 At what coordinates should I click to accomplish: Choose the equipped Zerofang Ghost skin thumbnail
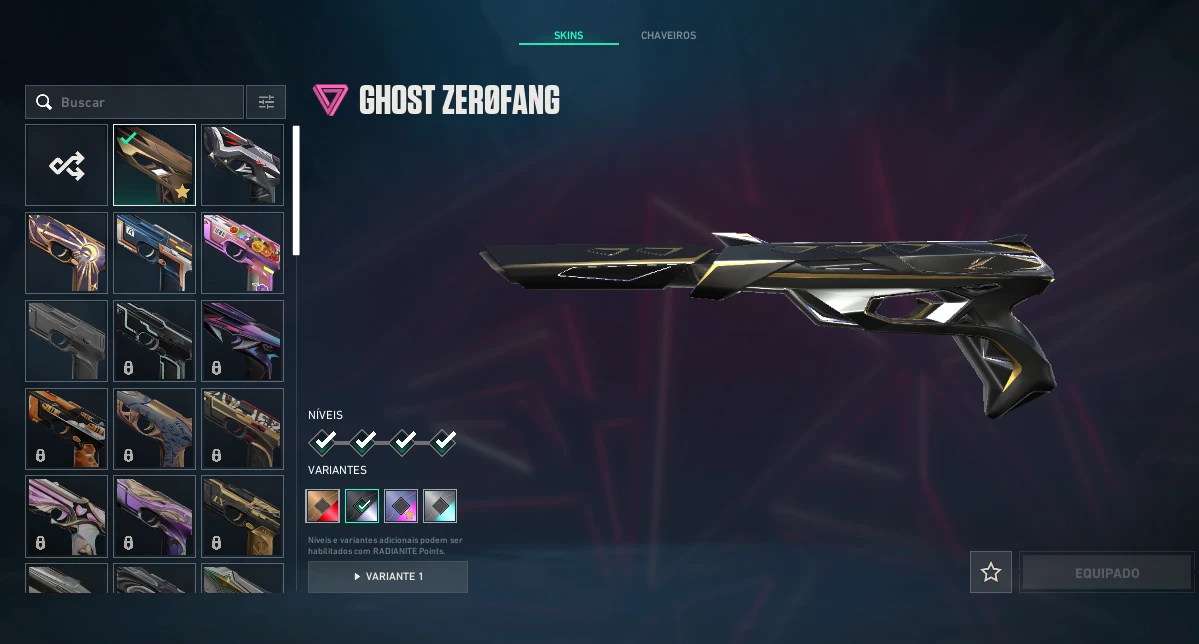point(154,165)
